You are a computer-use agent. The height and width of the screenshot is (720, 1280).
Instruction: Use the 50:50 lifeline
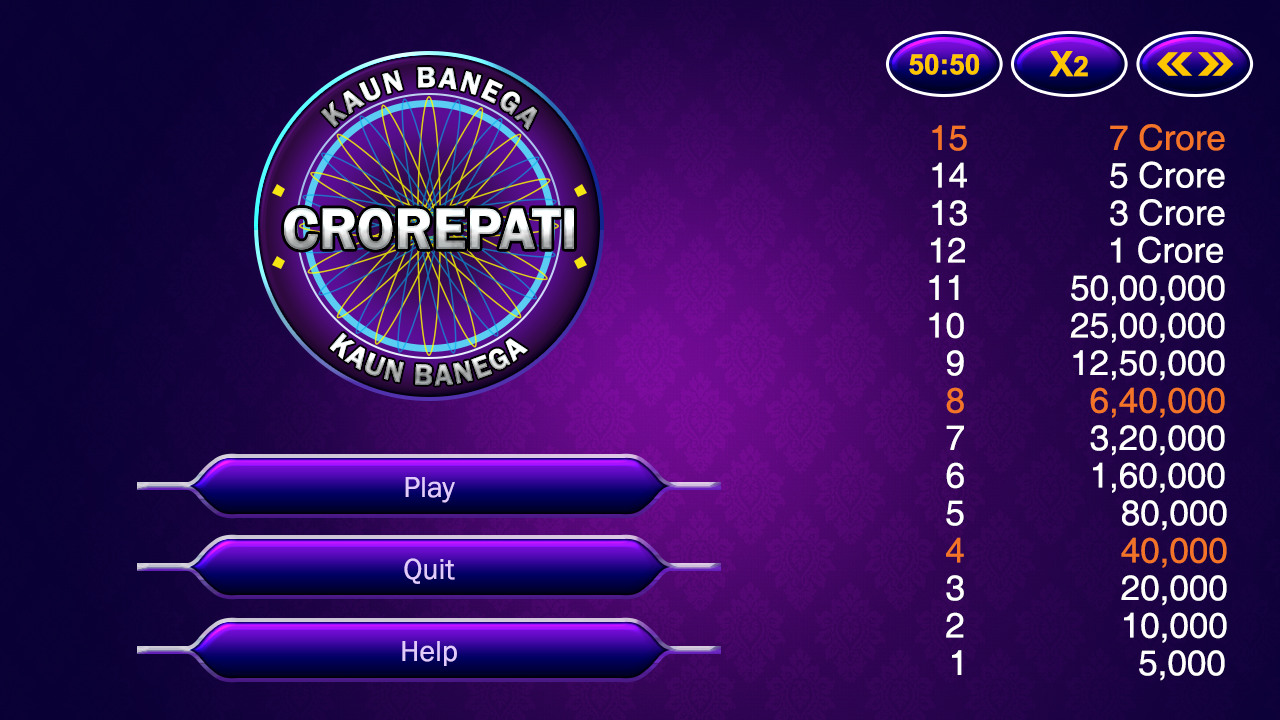pos(943,63)
